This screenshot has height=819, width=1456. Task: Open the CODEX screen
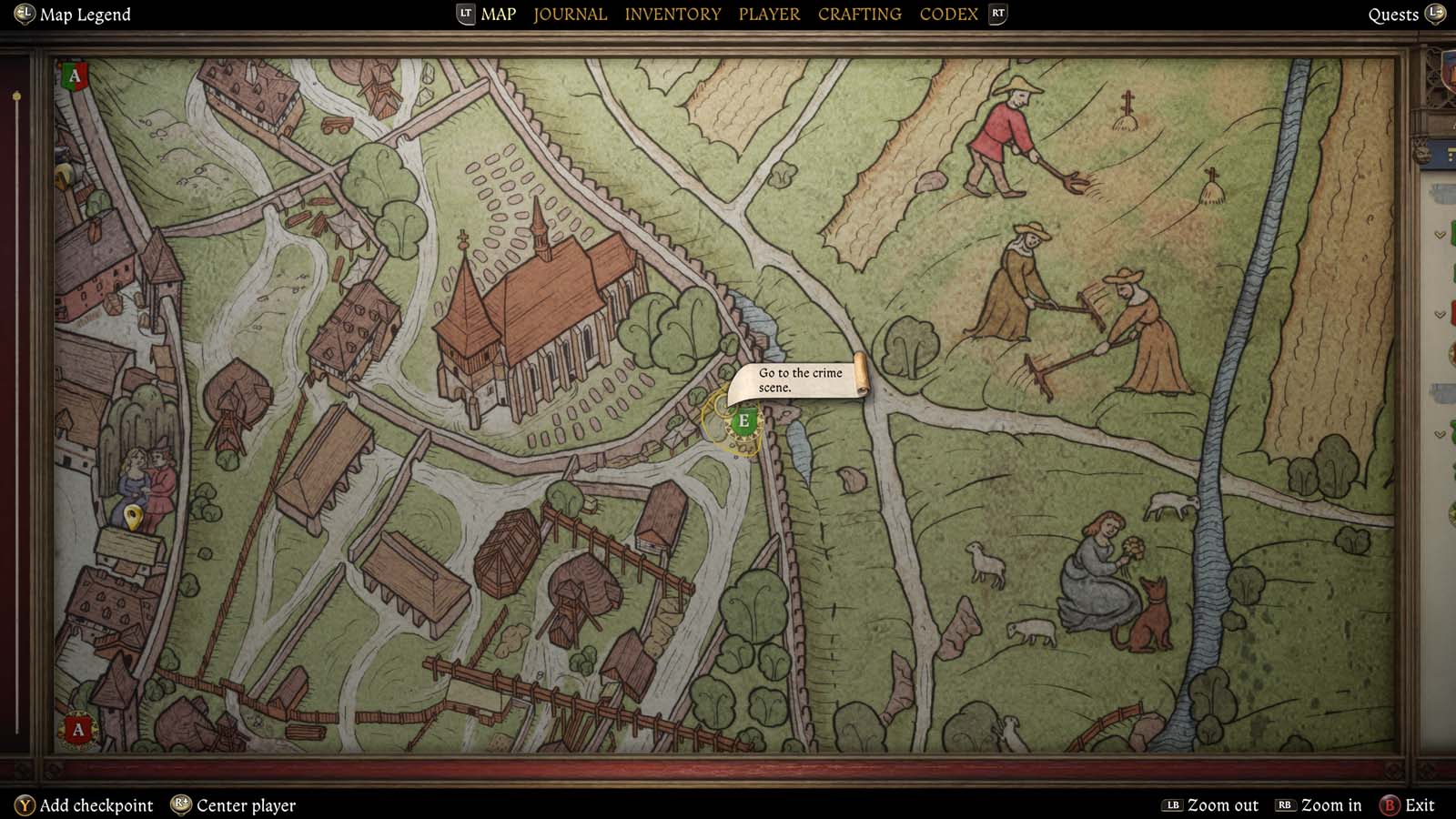point(948,14)
